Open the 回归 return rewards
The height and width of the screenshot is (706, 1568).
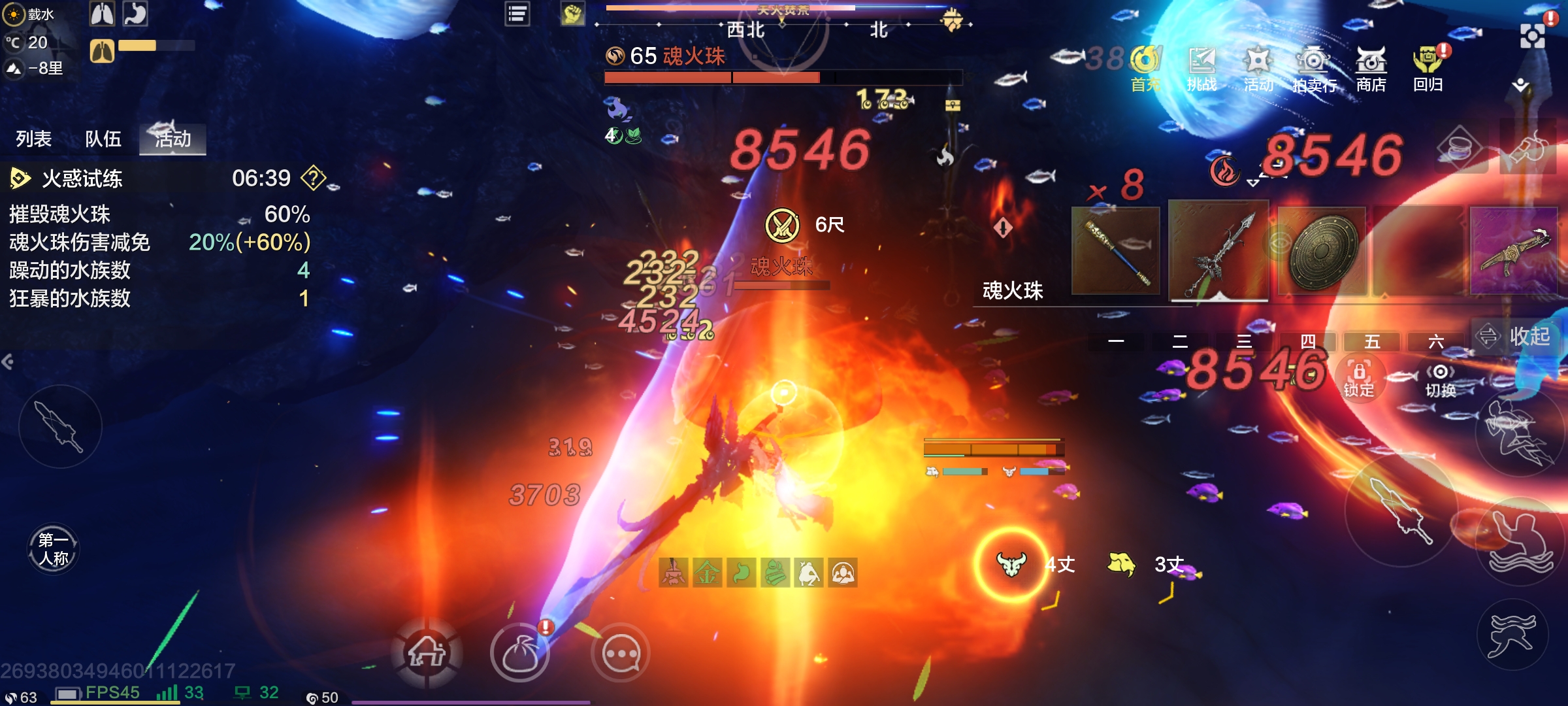[x=1428, y=67]
